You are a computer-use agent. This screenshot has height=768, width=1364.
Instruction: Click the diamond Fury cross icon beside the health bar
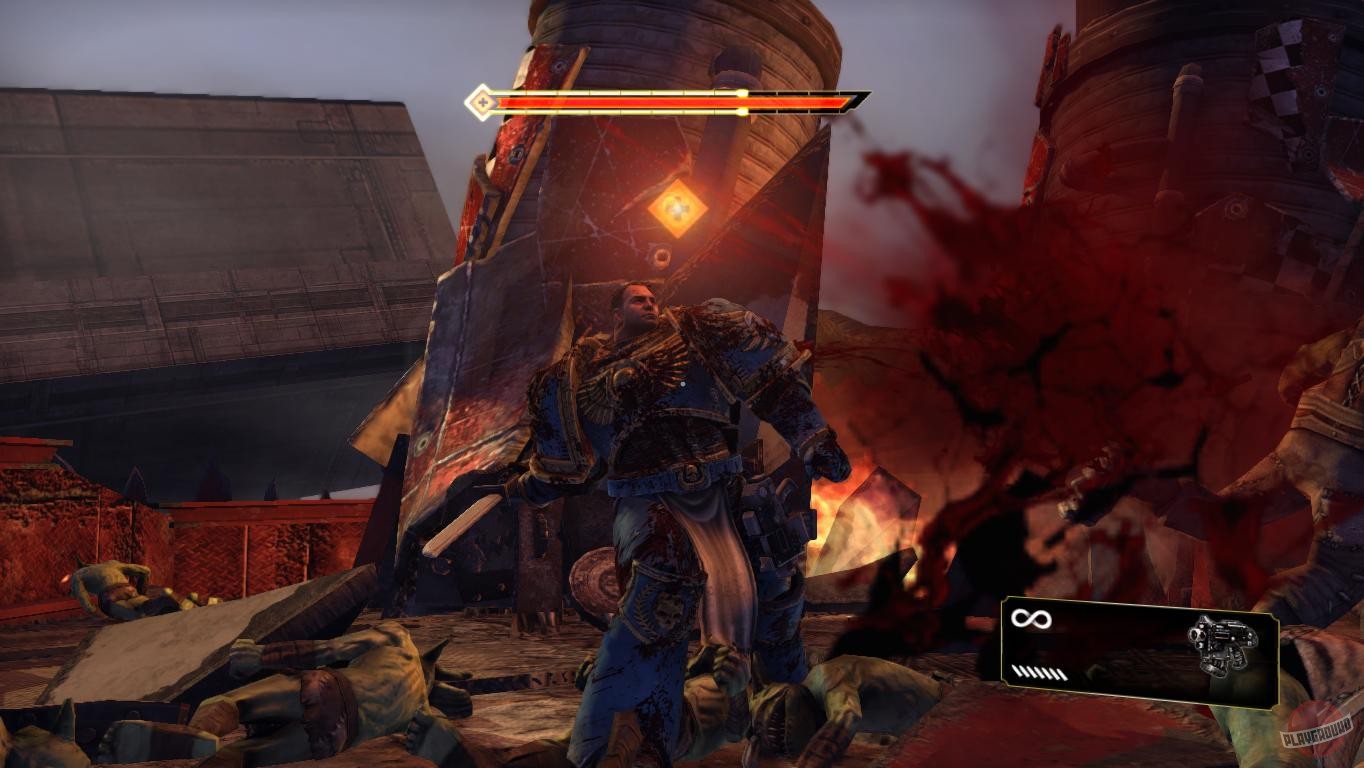pyautogui.click(x=481, y=101)
